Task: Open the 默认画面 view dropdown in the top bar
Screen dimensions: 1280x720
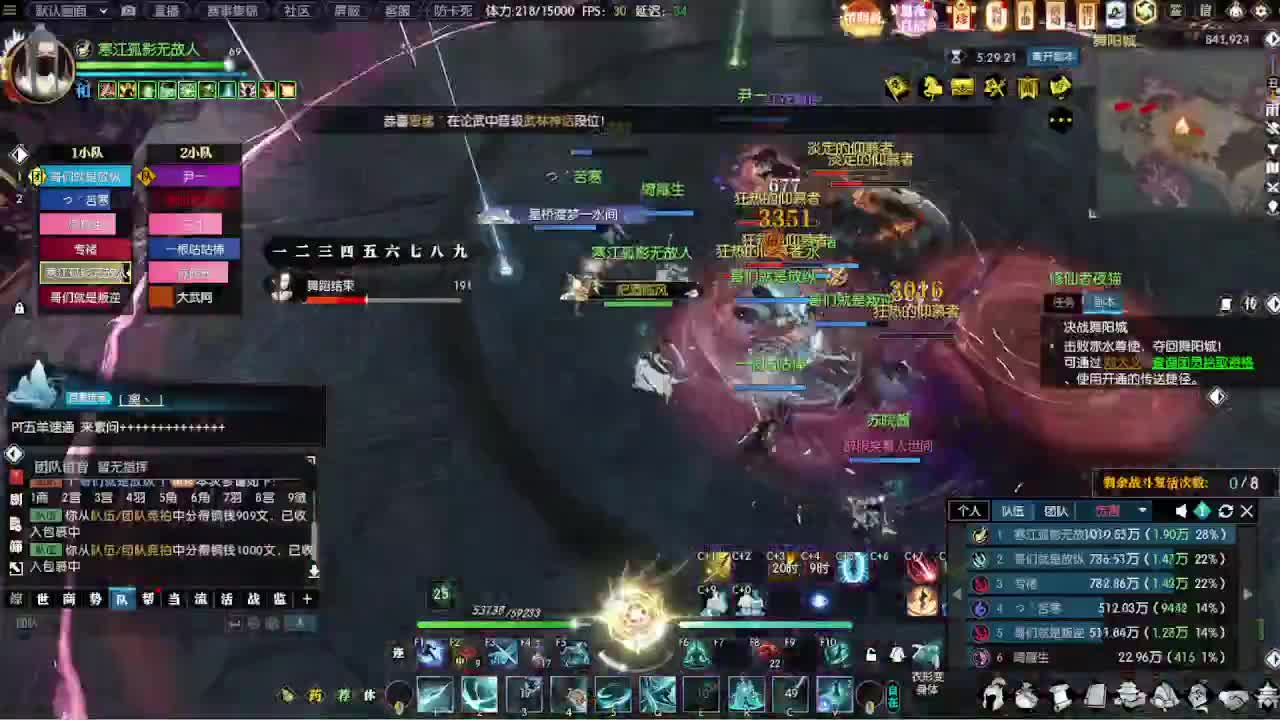Action: point(60,10)
